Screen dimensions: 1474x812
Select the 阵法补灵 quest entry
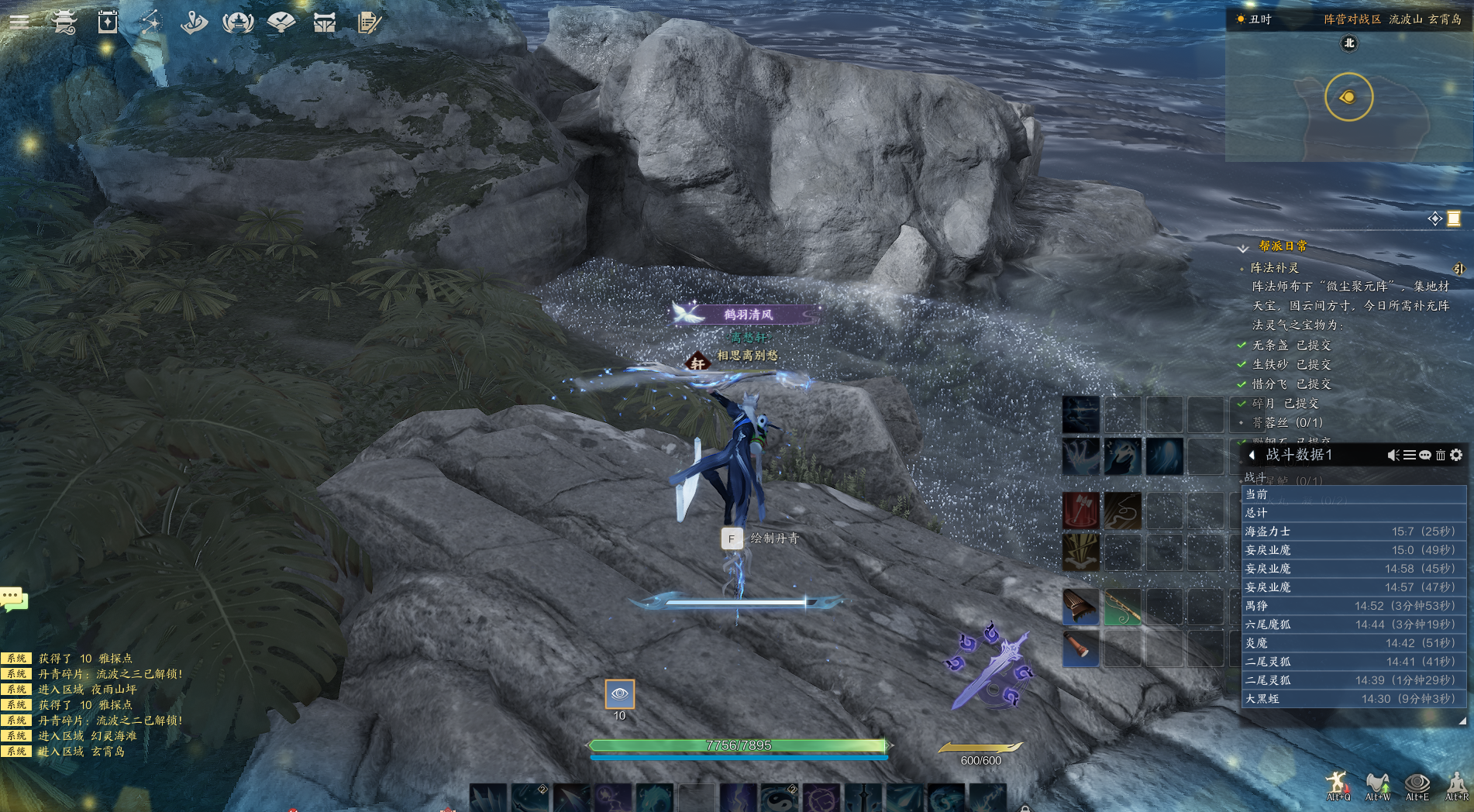[x=1275, y=267]
